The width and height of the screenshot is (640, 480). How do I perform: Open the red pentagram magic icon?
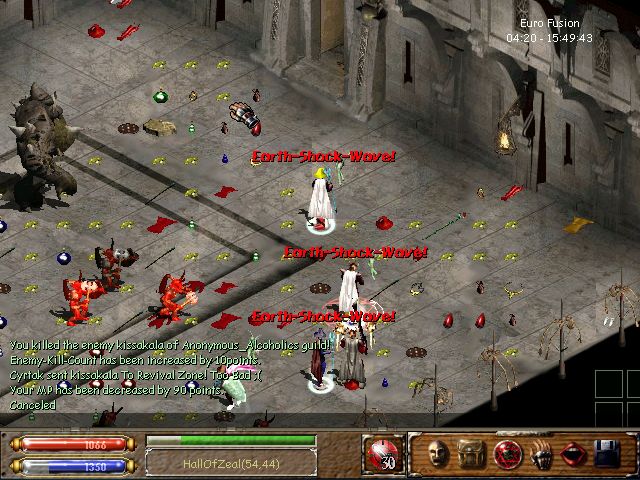point(506,455)
